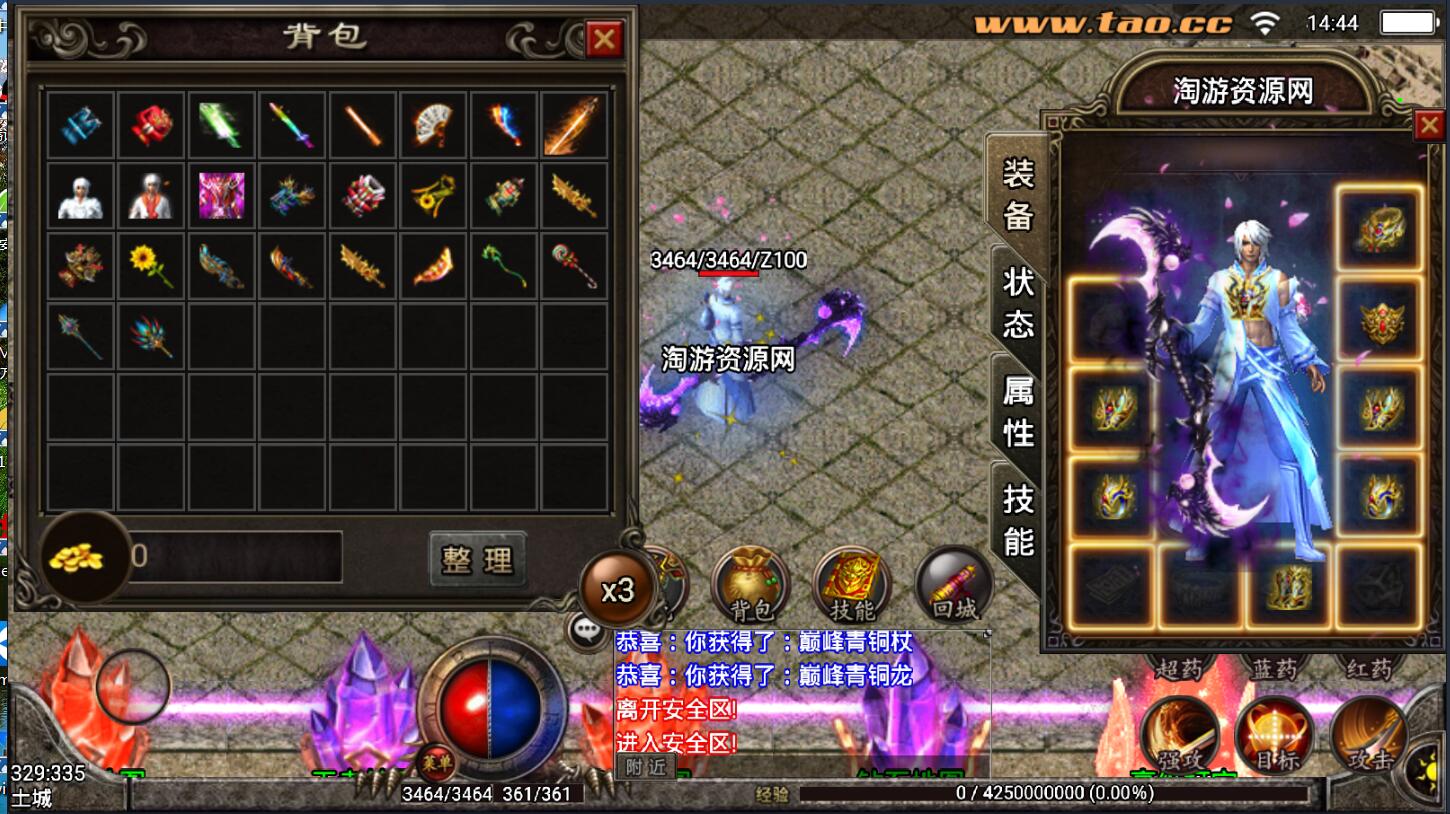This screenshot has width=1450, height=814.
Task: Pick the sunflower item in the bag
Action: tap(150, 265)
